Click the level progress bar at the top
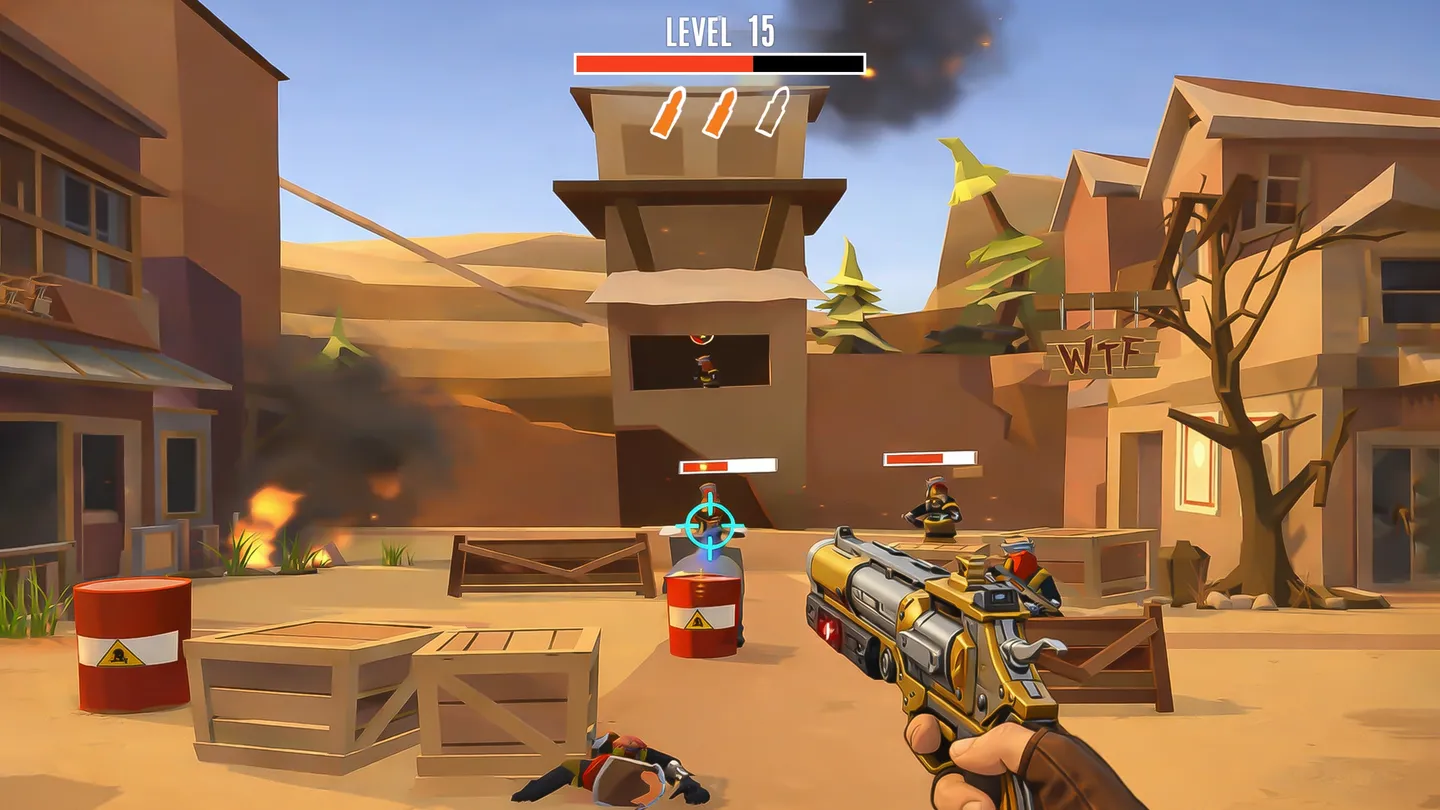This screenshot has height=810, width=1440. tap(718, 64)
